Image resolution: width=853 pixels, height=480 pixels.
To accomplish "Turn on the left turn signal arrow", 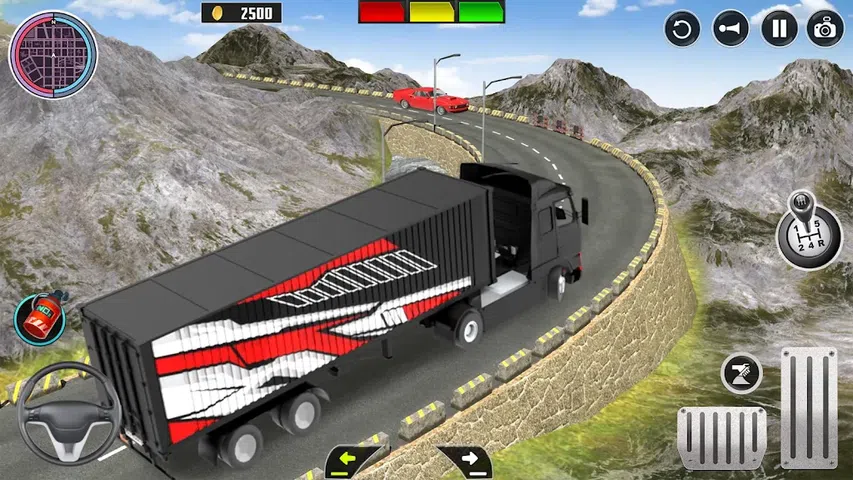I will (353, 461).
